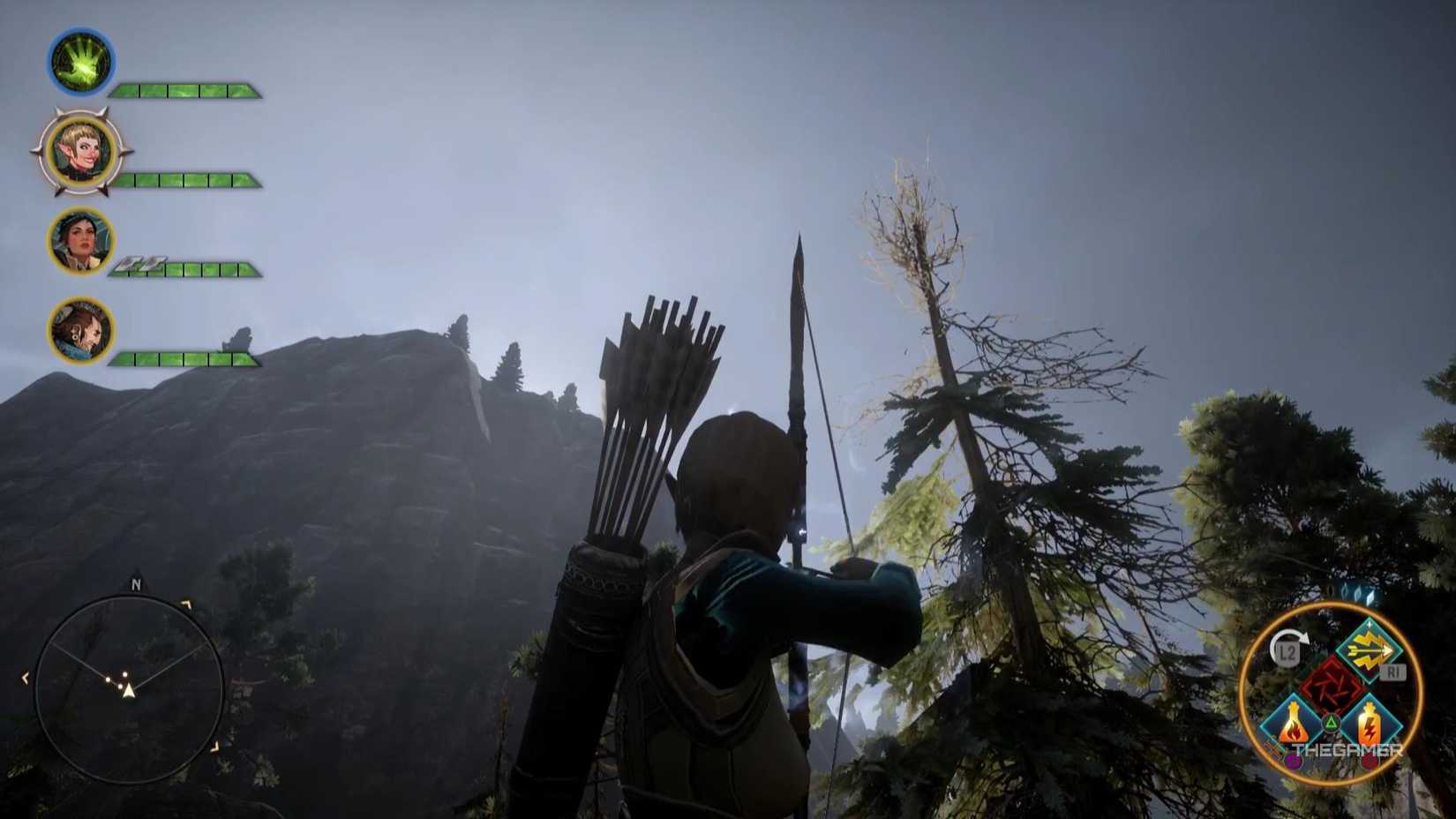This screenshot has height=819, width=1456.
Task: Click the R1 button prompt label
Action: (1392, 670)
